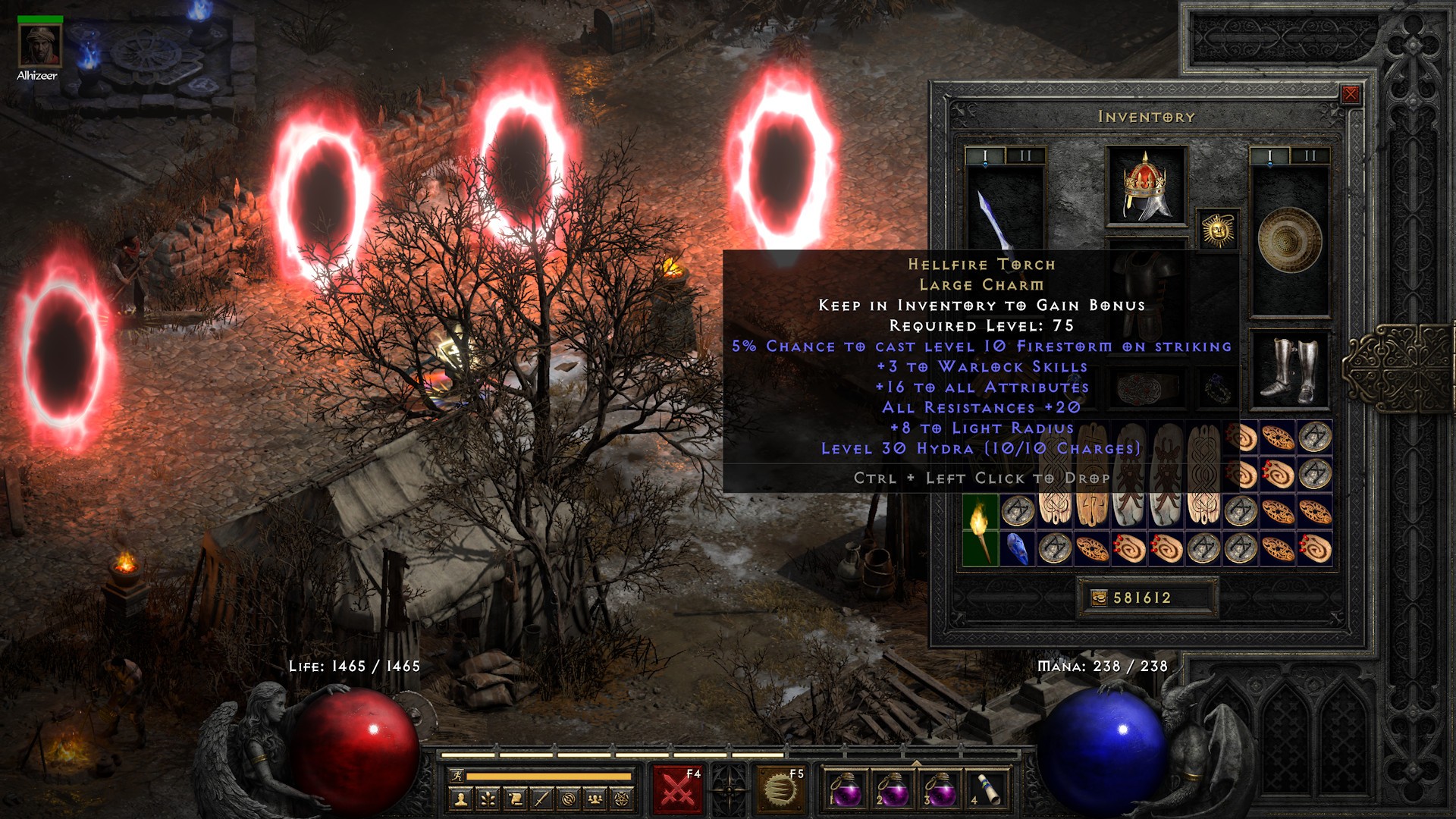Click the Alhizeer mercenary portrait
Viewport: 1456px width, 819px height.
click(39, 45)
